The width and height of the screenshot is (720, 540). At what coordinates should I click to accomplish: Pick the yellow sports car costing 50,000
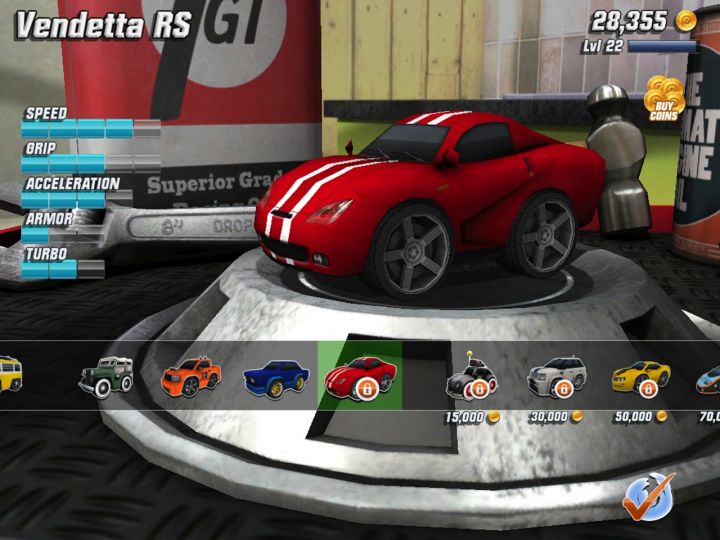(639, 376)
